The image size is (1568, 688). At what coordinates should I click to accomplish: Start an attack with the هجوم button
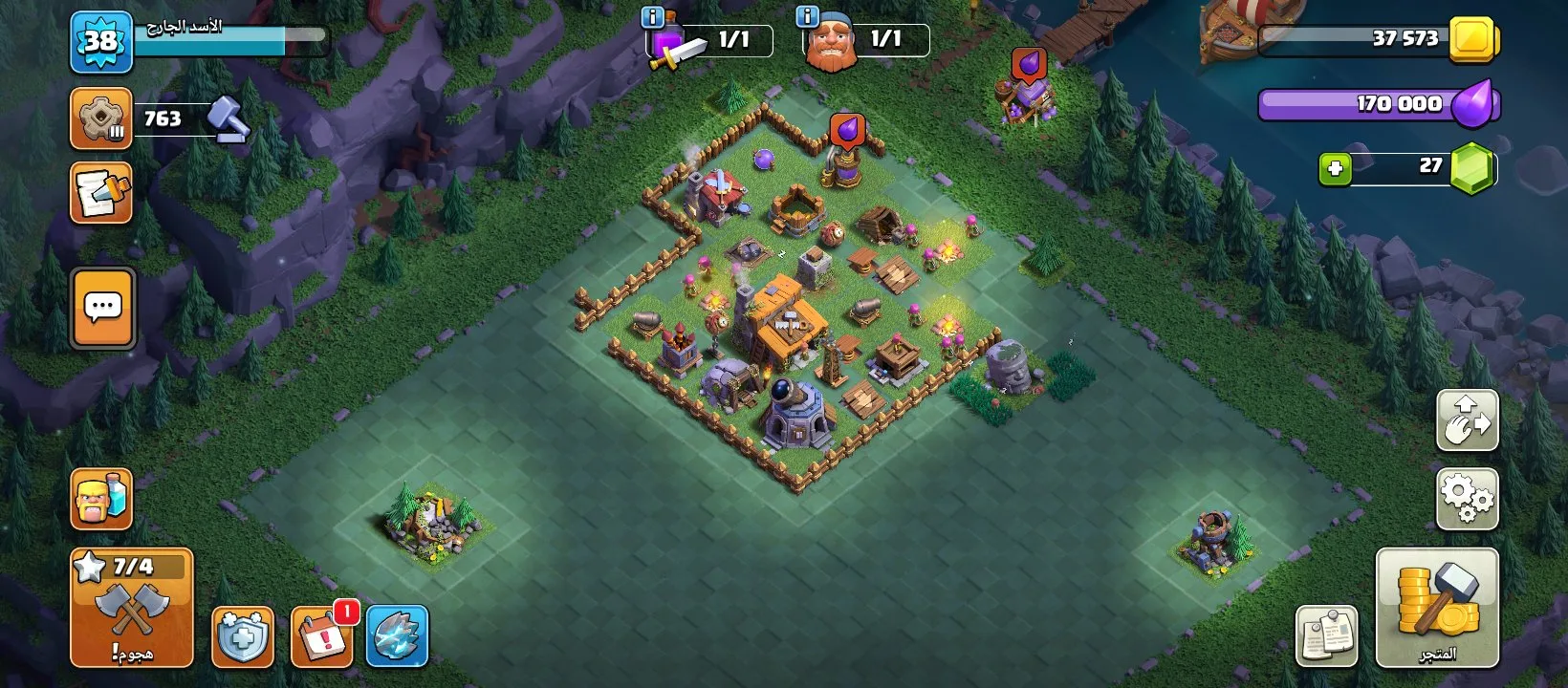132,608
